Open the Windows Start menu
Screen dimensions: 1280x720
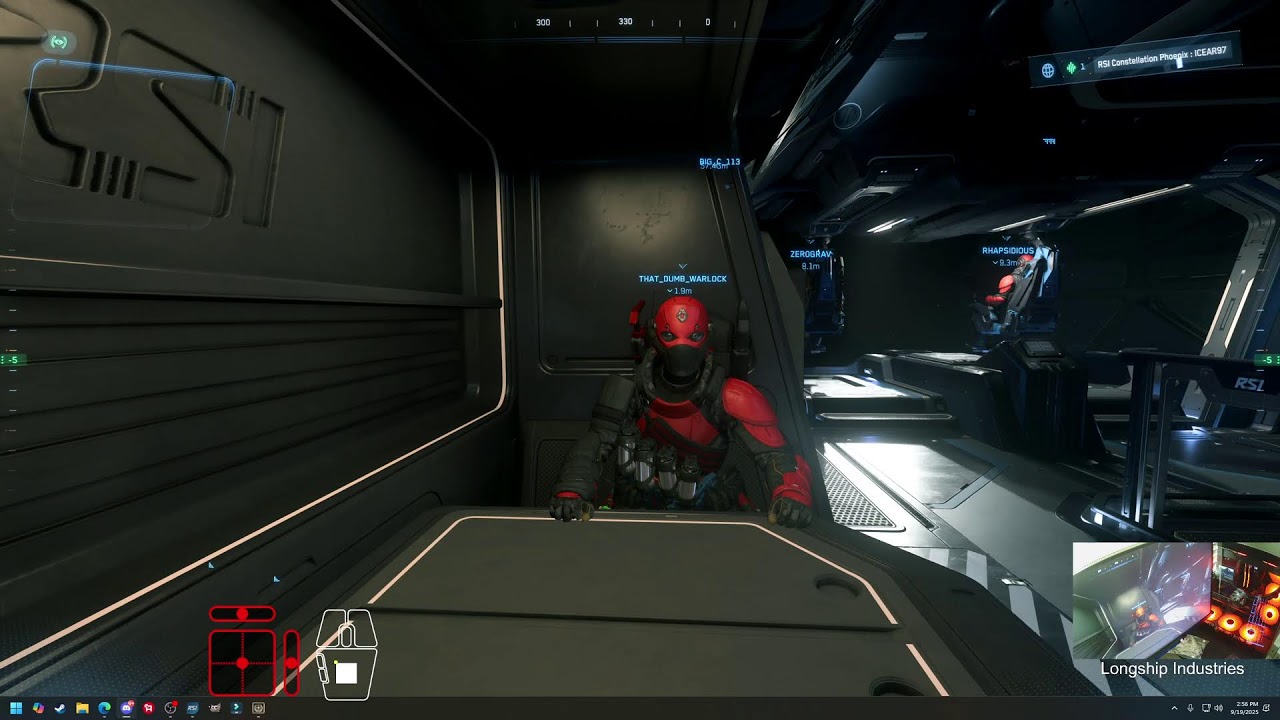16,708
